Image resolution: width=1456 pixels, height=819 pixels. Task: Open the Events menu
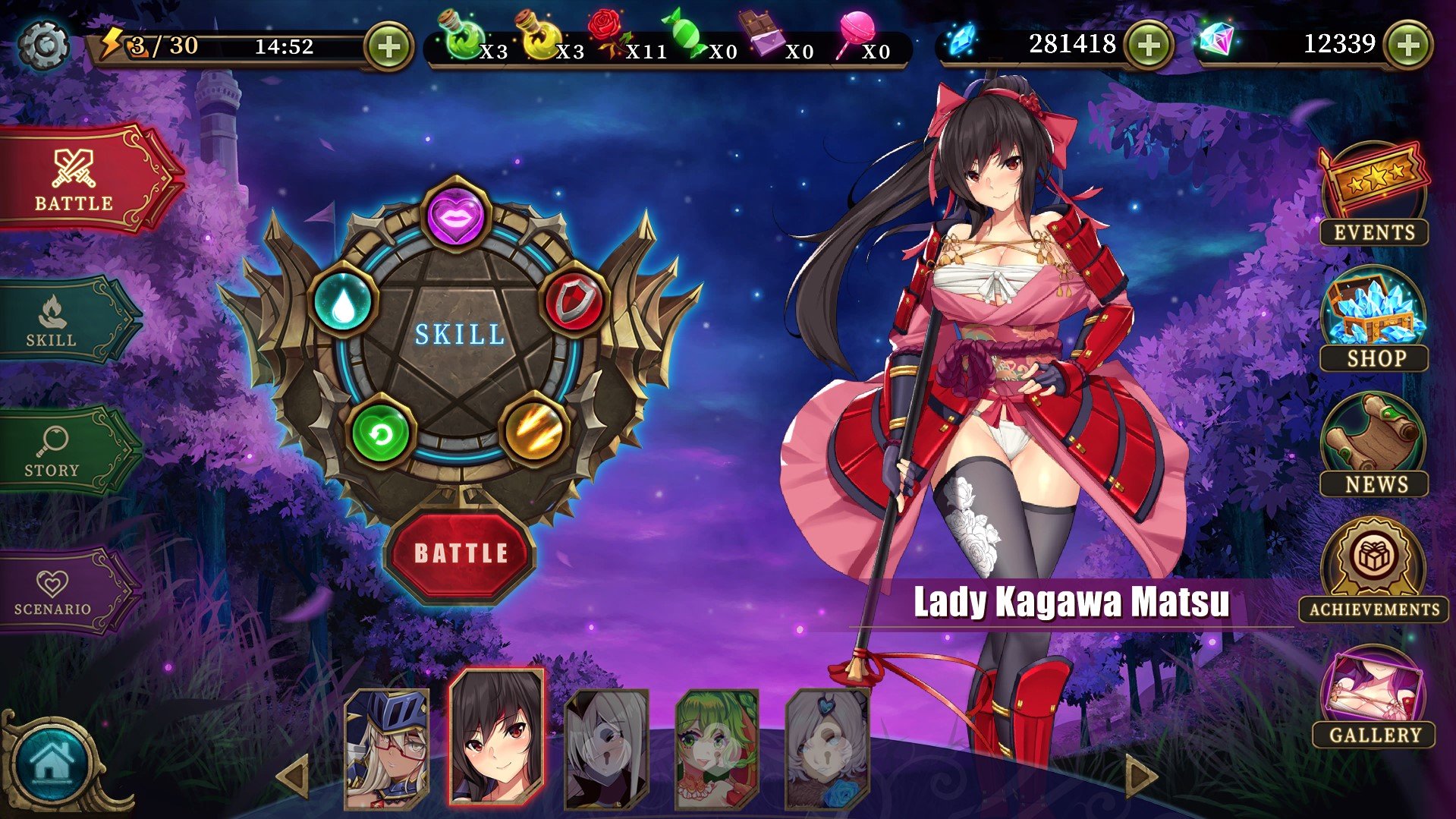[x=1374, y=195]
